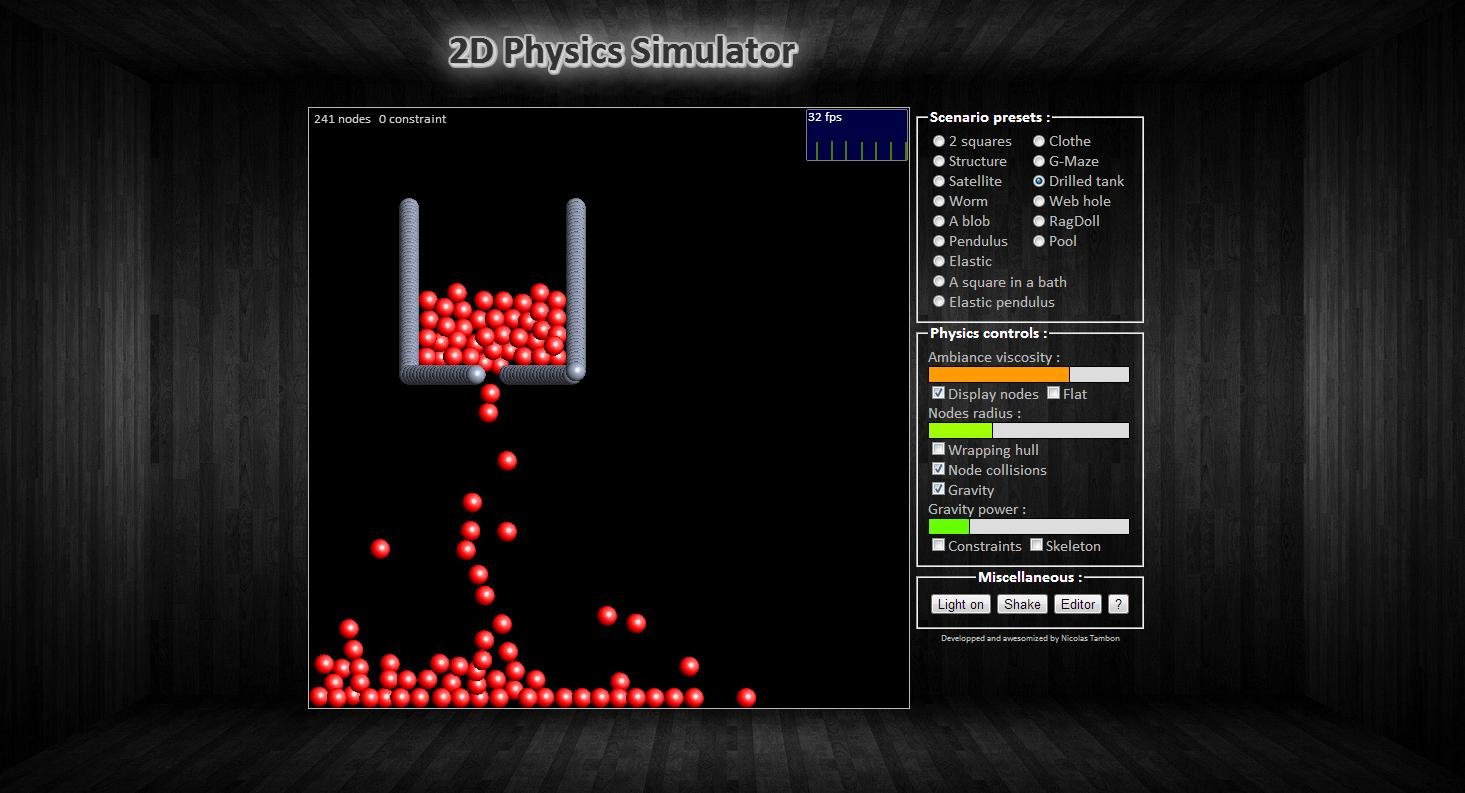1465x793 pixels.
Task: Open the Editor
Action: 1077,604
